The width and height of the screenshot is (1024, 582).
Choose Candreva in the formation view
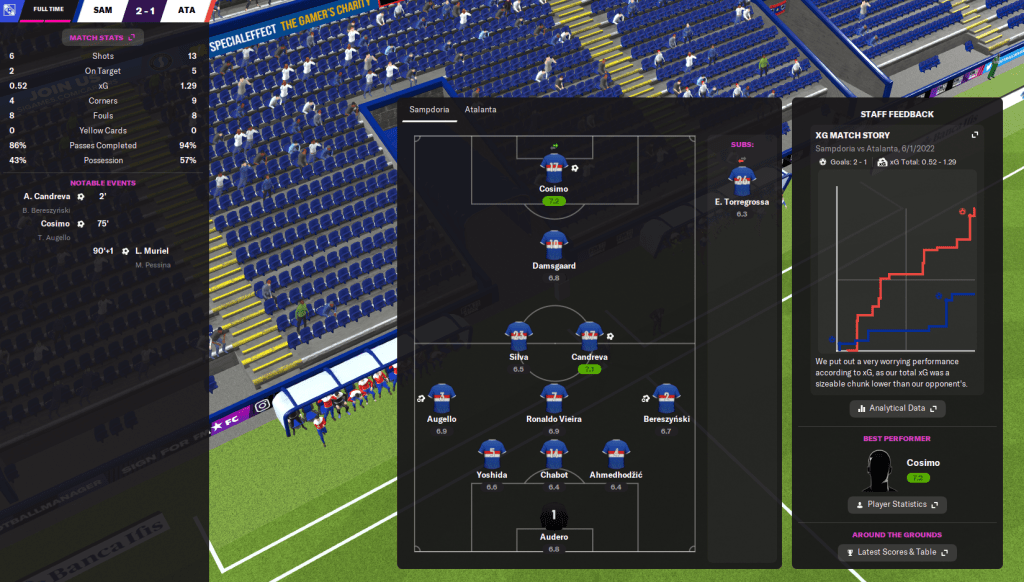pos(590,336)
